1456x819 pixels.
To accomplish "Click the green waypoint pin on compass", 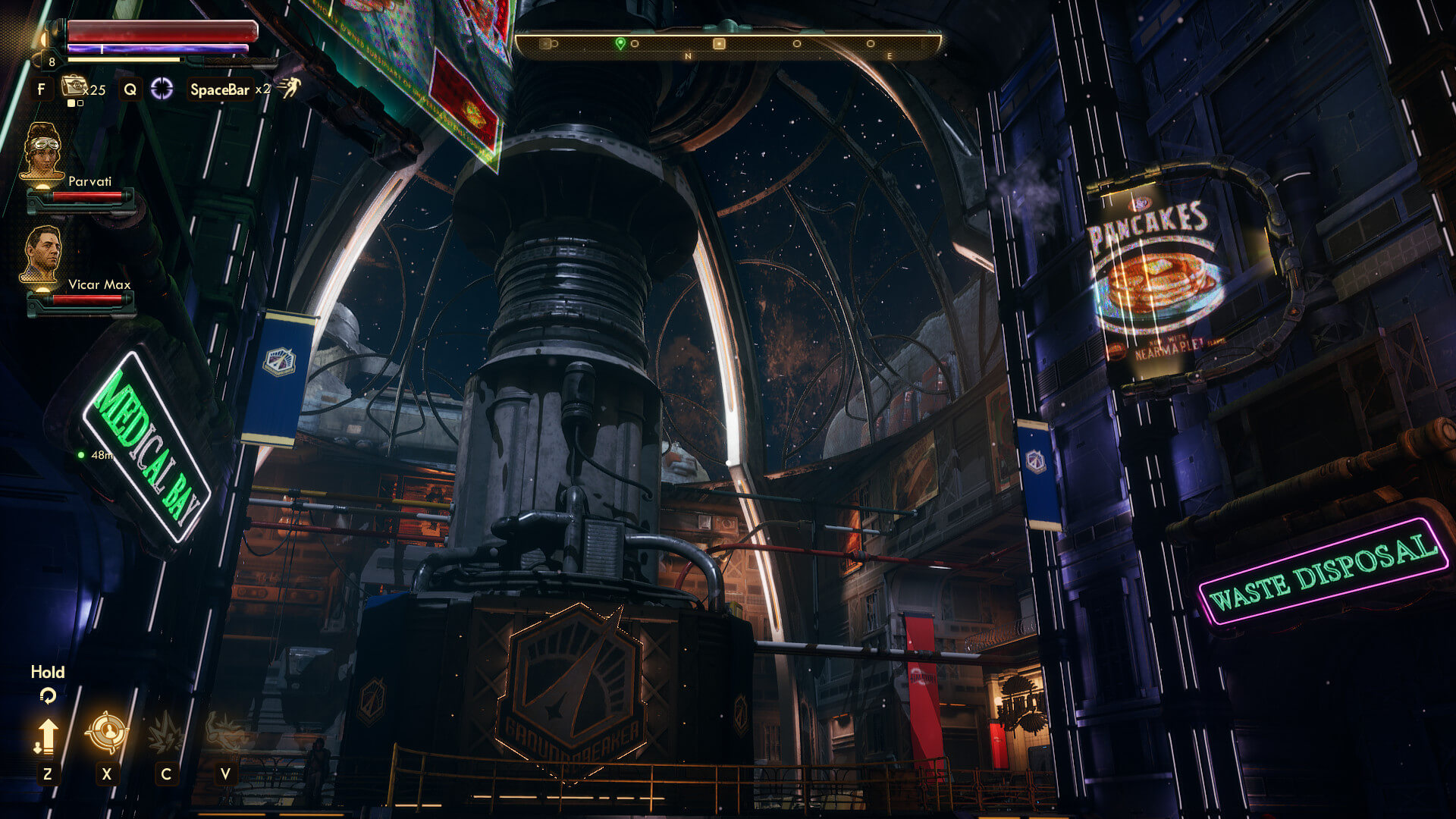I will (620, 43).
